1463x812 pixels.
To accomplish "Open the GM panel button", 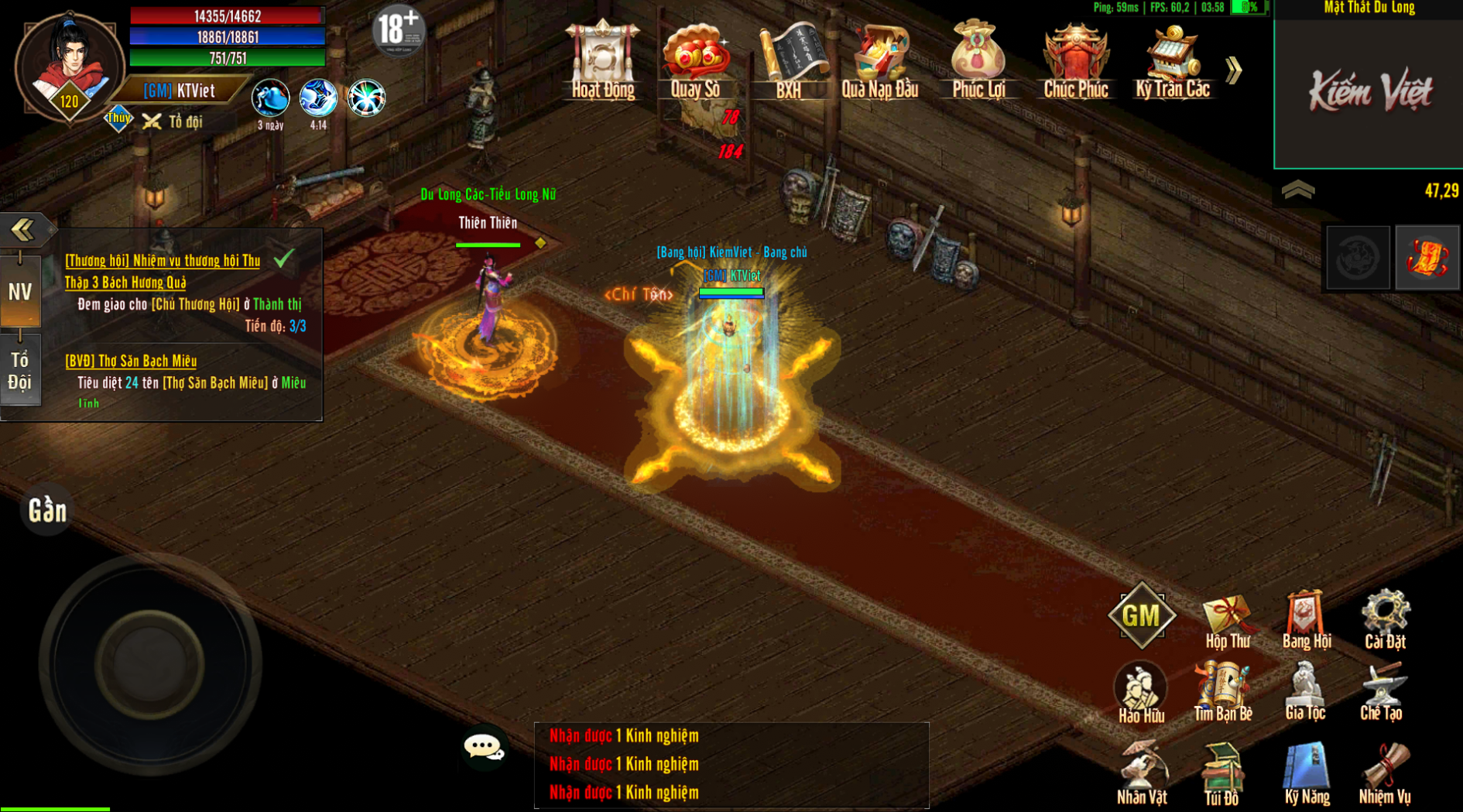I will click(1142, 616).
